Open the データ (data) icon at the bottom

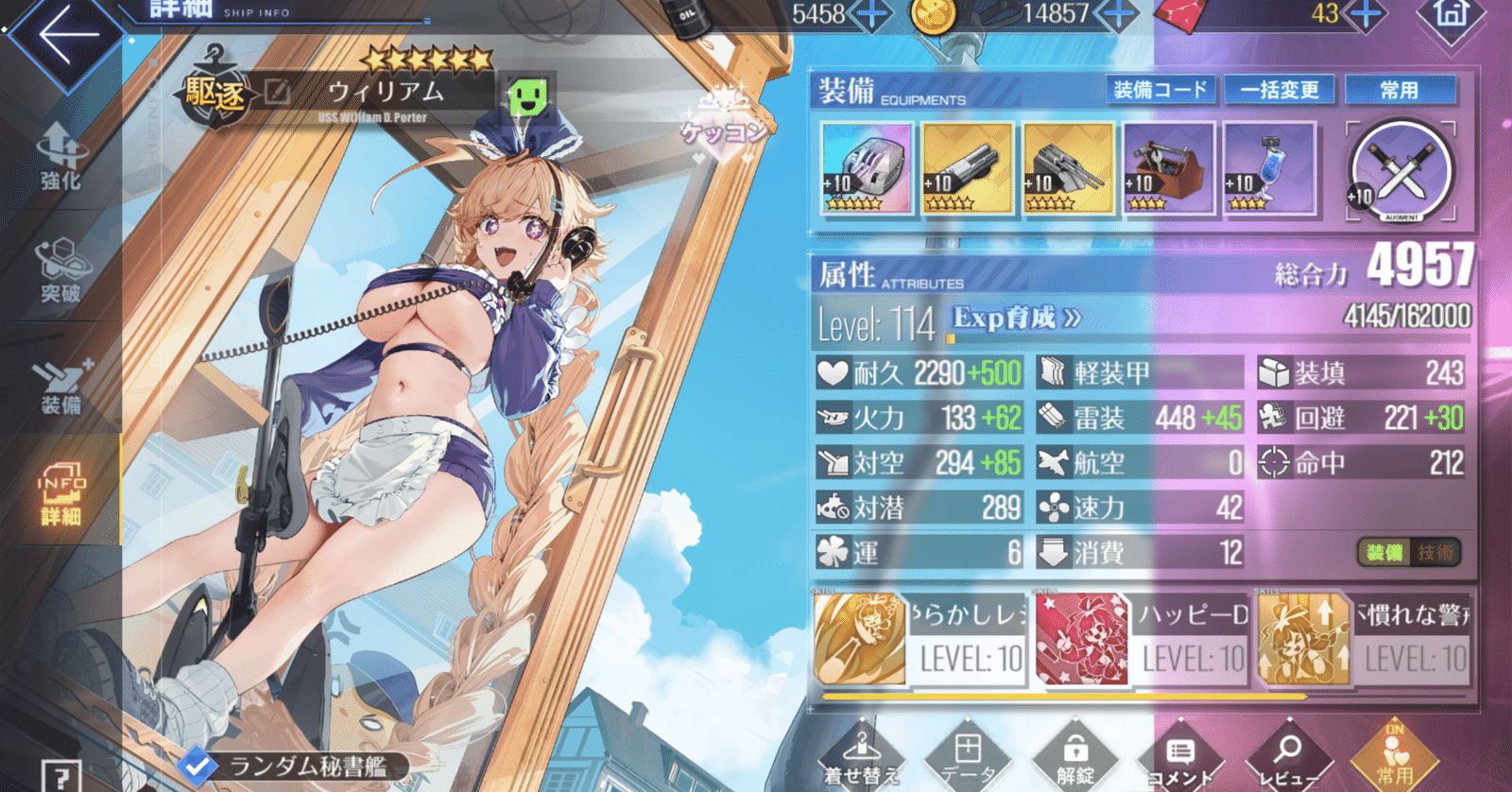pyautogui.click(x=968, y=751)
